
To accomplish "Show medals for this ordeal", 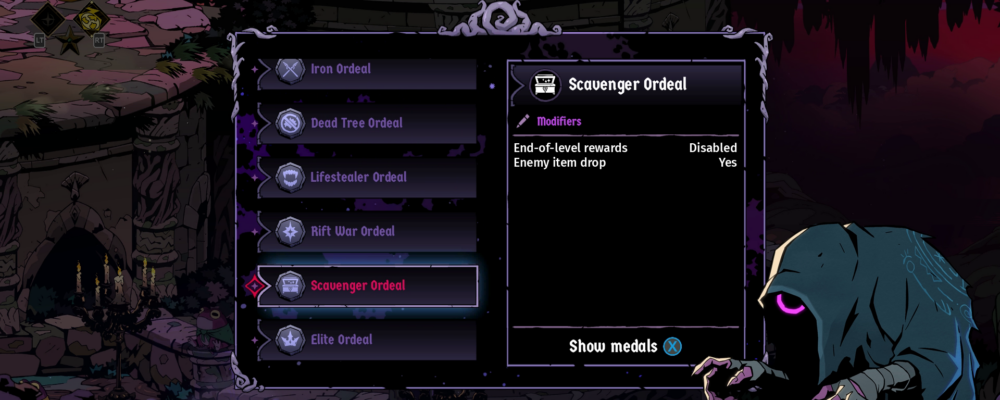I will 625,346.
